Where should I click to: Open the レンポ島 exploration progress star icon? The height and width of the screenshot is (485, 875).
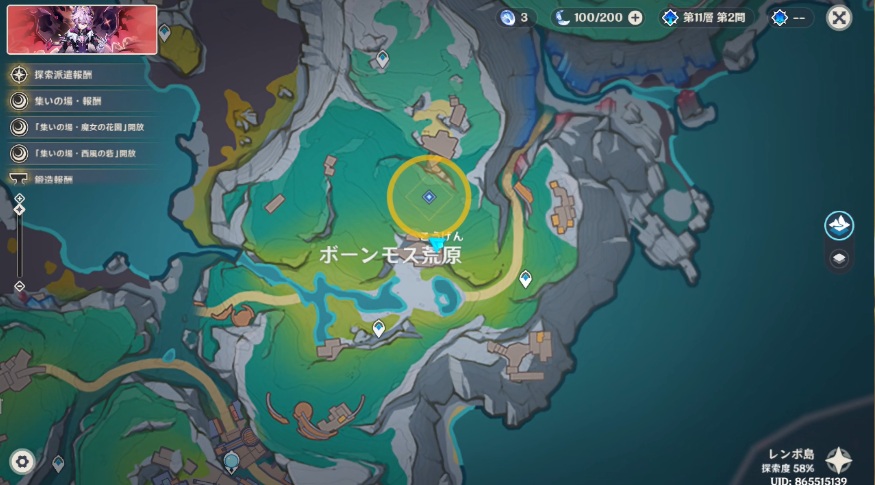tap(838, 460)
